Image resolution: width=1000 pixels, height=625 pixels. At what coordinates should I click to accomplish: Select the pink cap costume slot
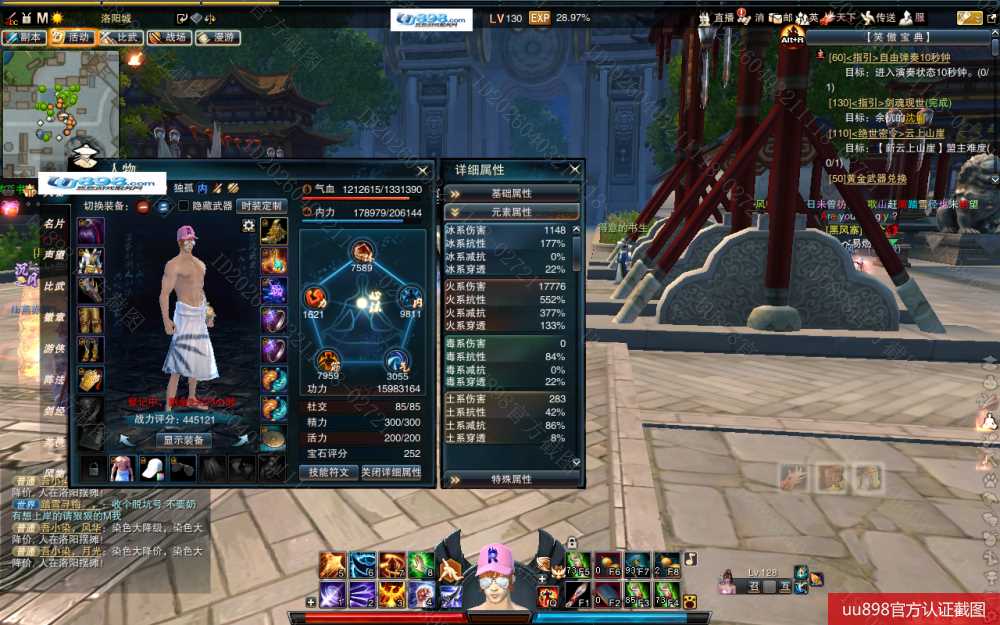[x=152, y=467]
